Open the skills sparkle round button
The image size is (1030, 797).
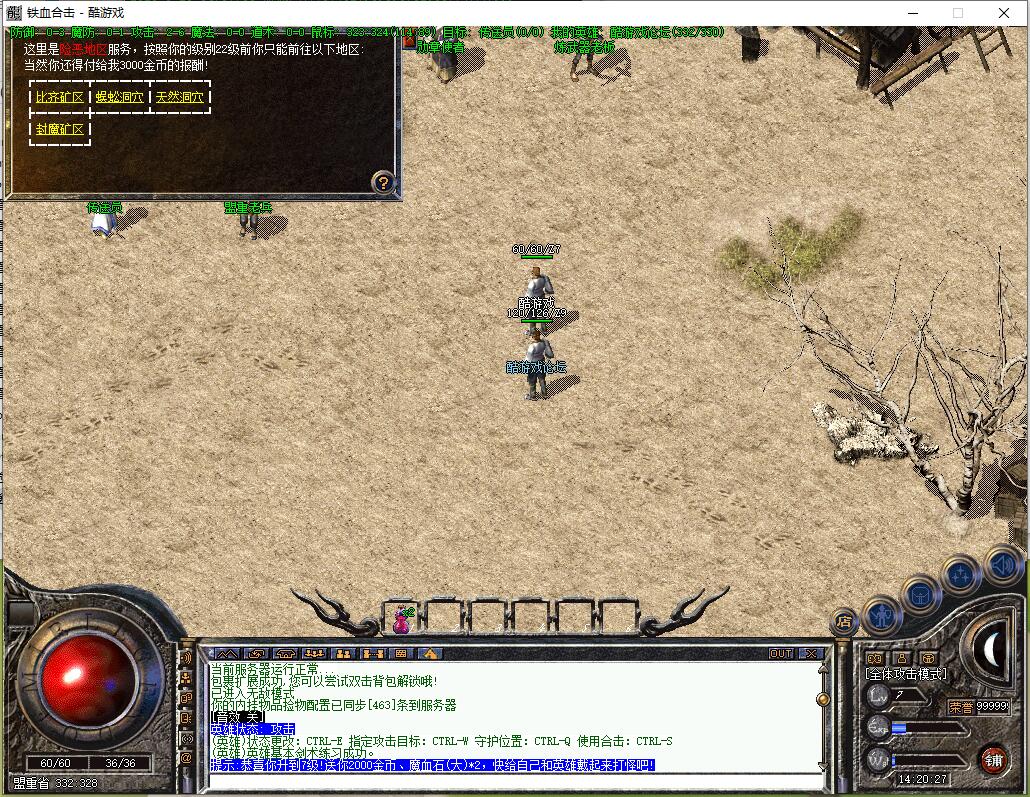[x=961, y=574]
